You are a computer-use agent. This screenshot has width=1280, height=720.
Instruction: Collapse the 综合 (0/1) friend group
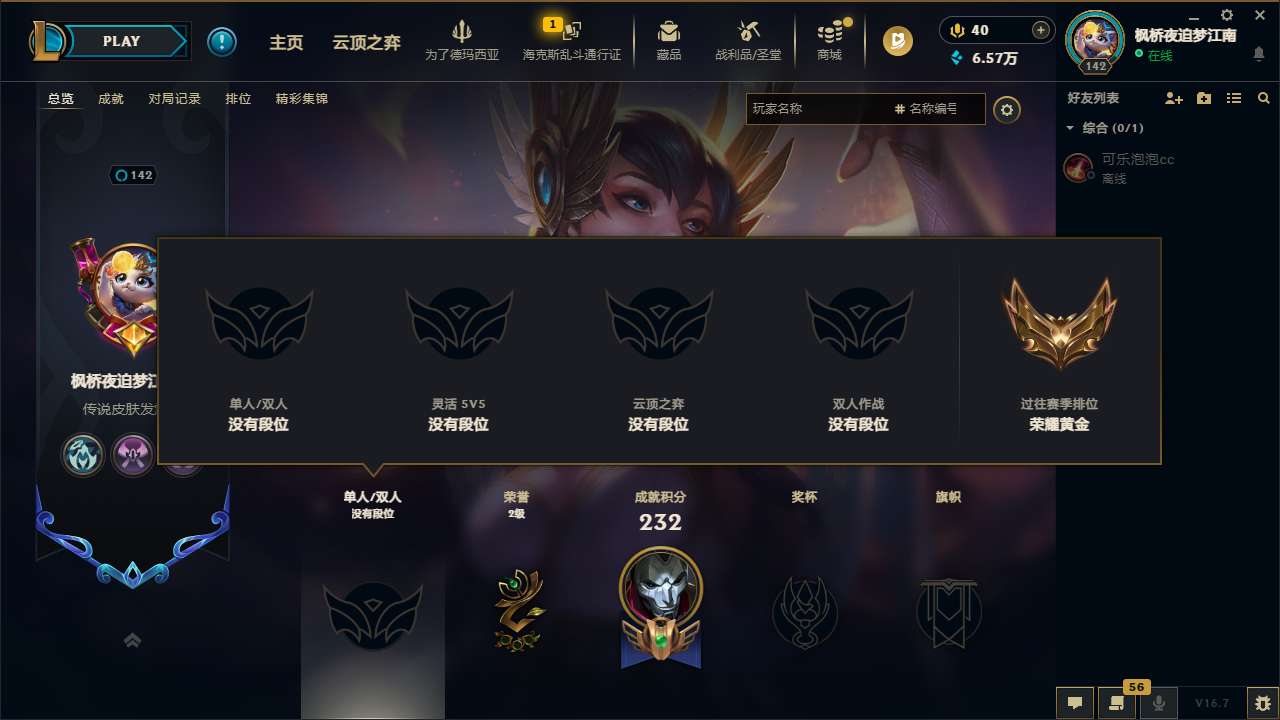tap(1071, 128)
